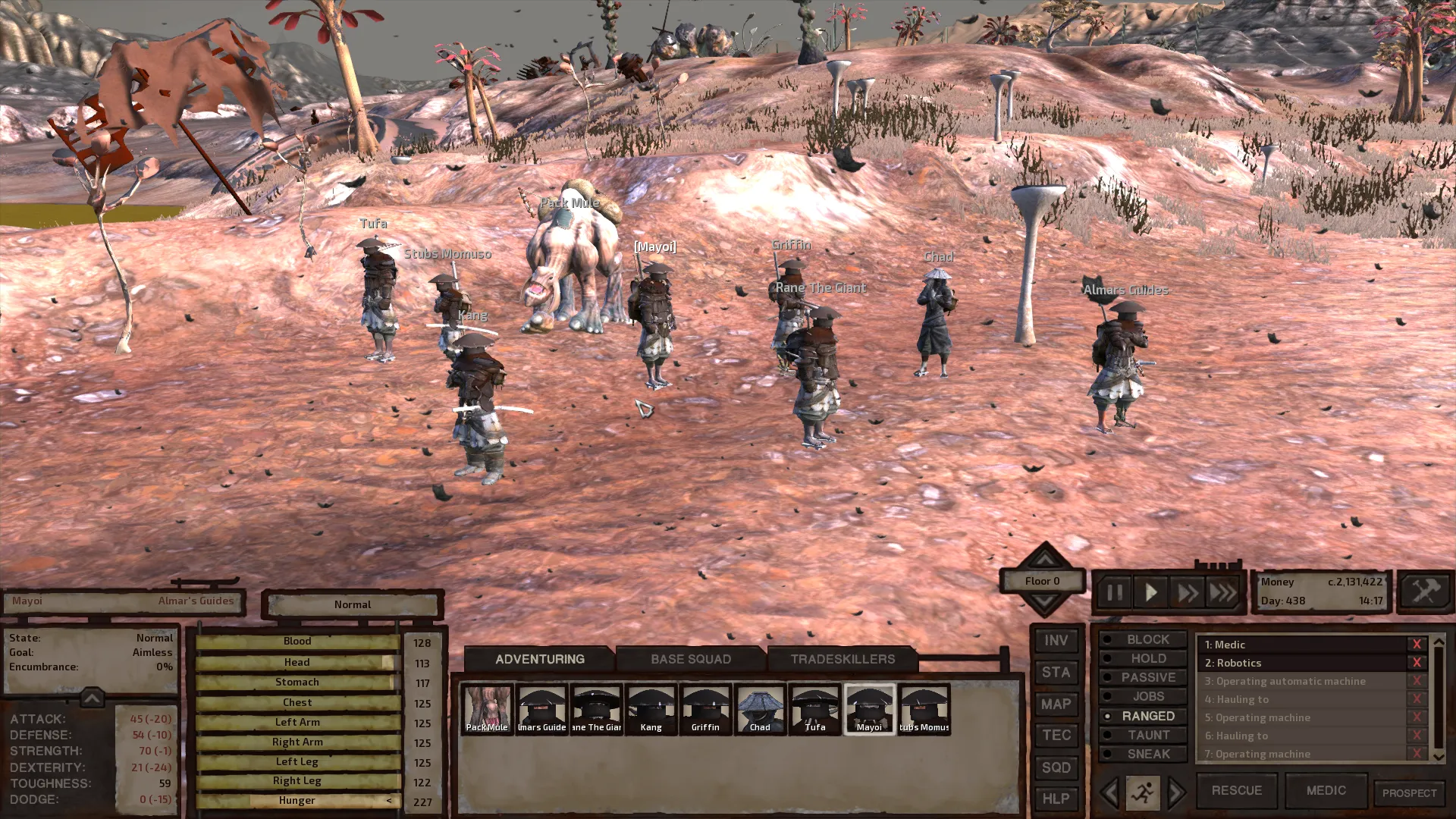The image size is (1456, 819).
Task: Open the inventory with the INV icon
Action: (1056, 640)
